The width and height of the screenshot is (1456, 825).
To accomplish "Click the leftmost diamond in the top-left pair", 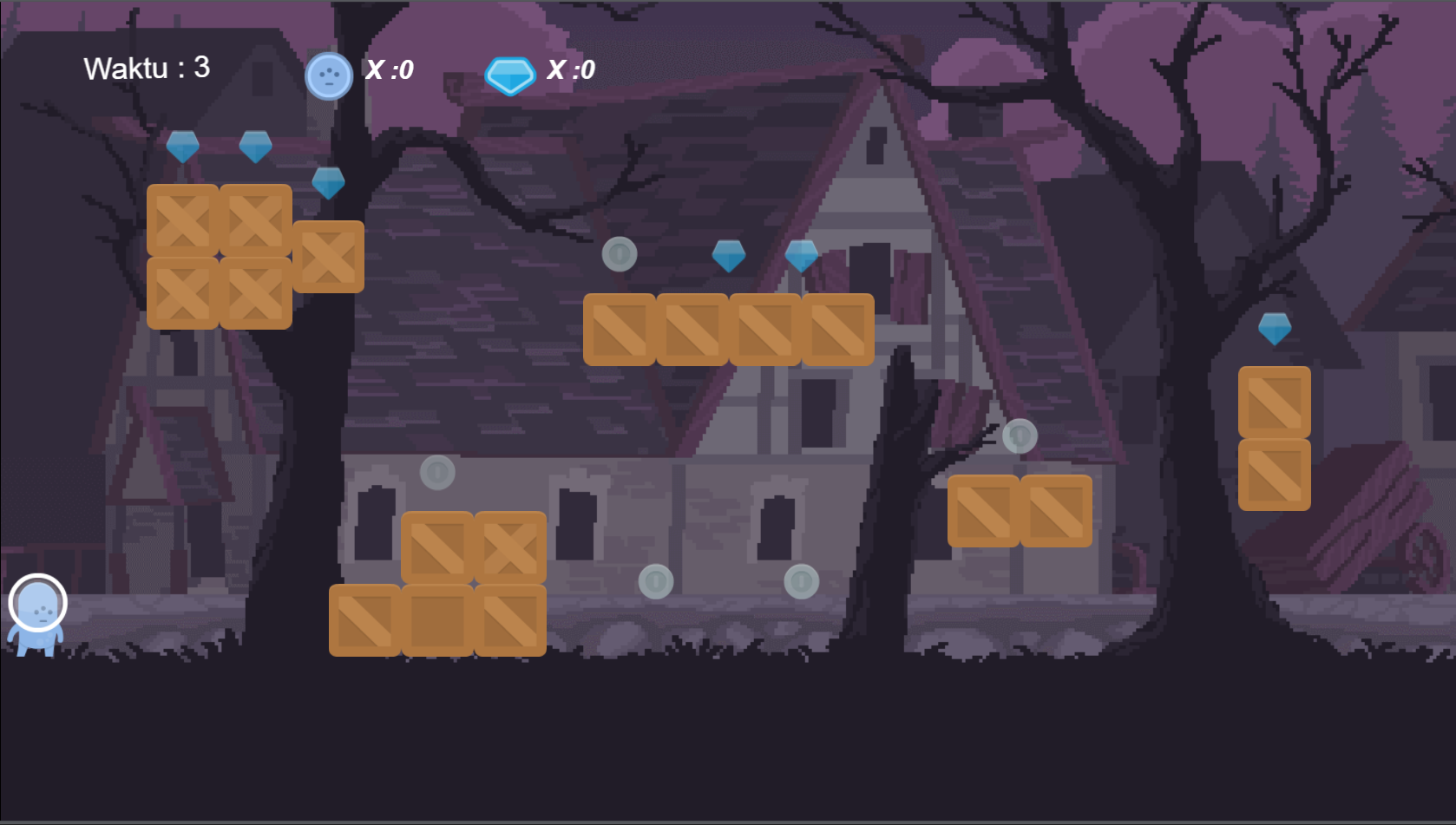I will (x=183, y=147).
